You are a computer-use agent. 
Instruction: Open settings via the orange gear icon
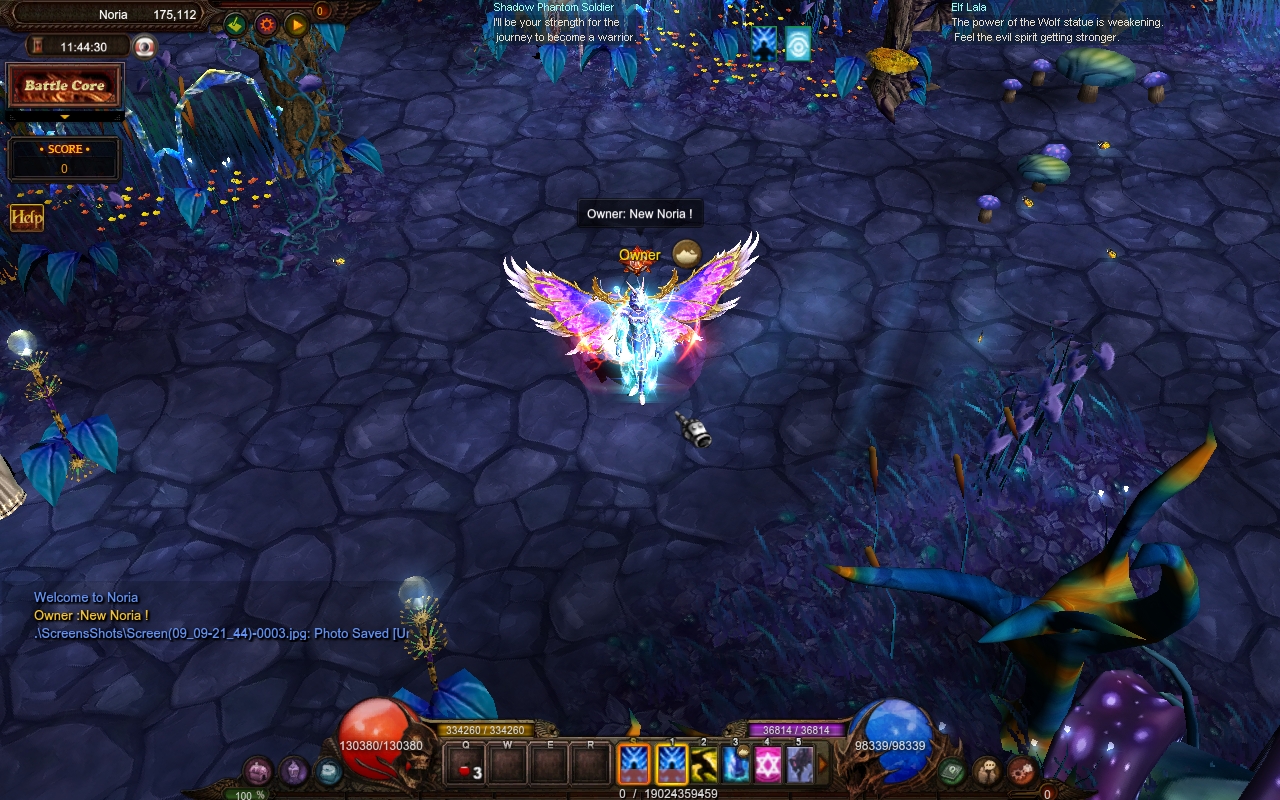pos(266,25)
